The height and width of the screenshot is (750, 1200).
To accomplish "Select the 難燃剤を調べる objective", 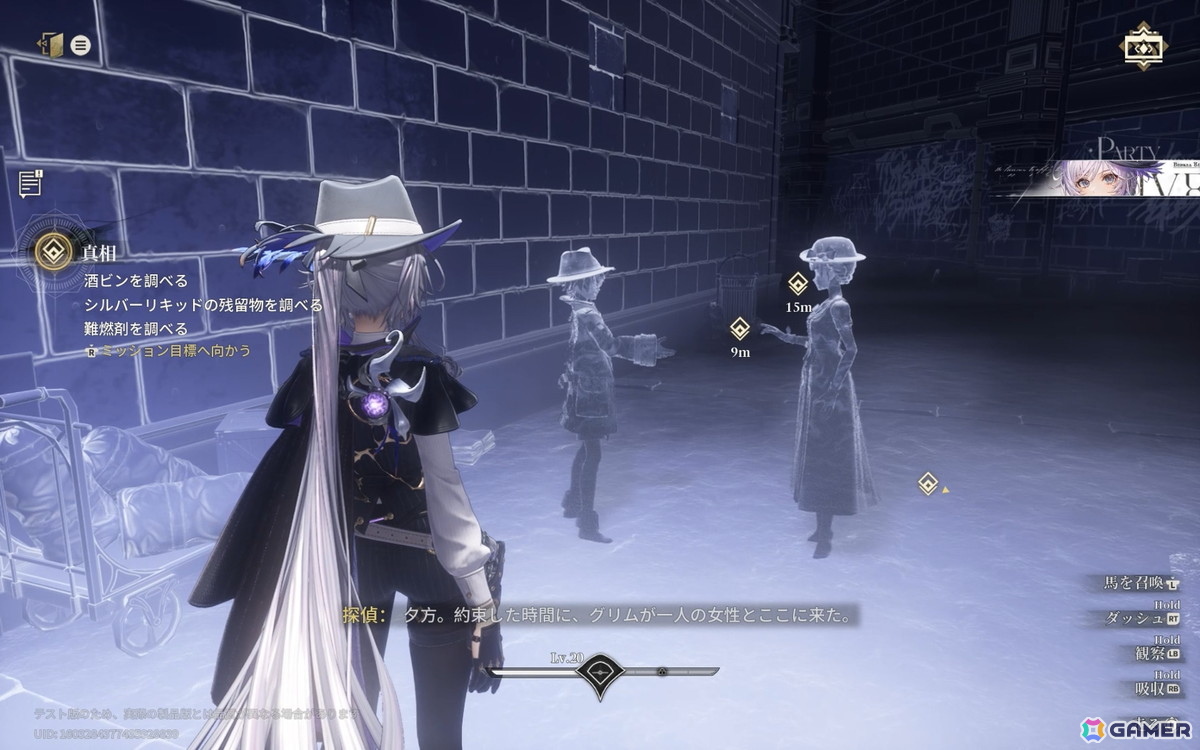I will (x=136, y=328).
